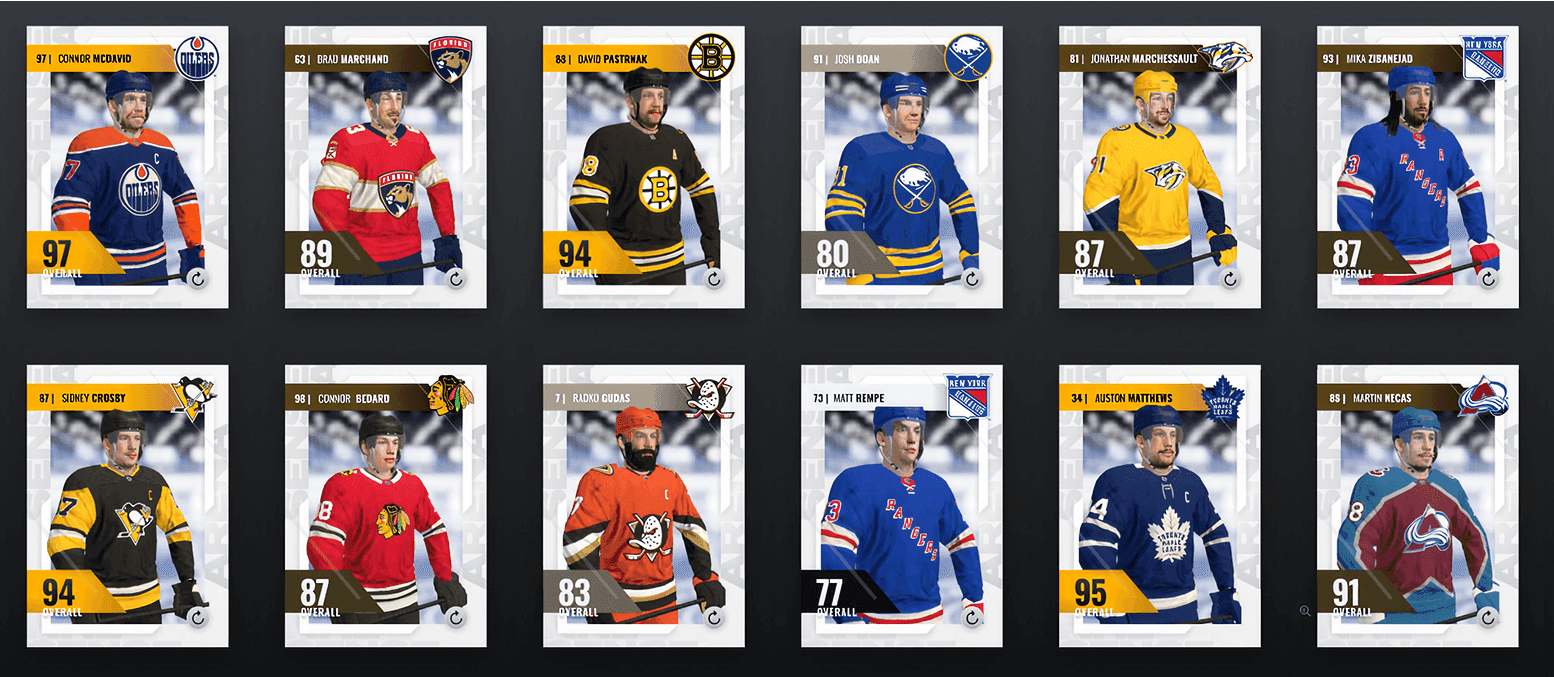This screenshot has width=1554, height=677.
Task: Open the David Pastrnak card
Action: tap(643, 166)
